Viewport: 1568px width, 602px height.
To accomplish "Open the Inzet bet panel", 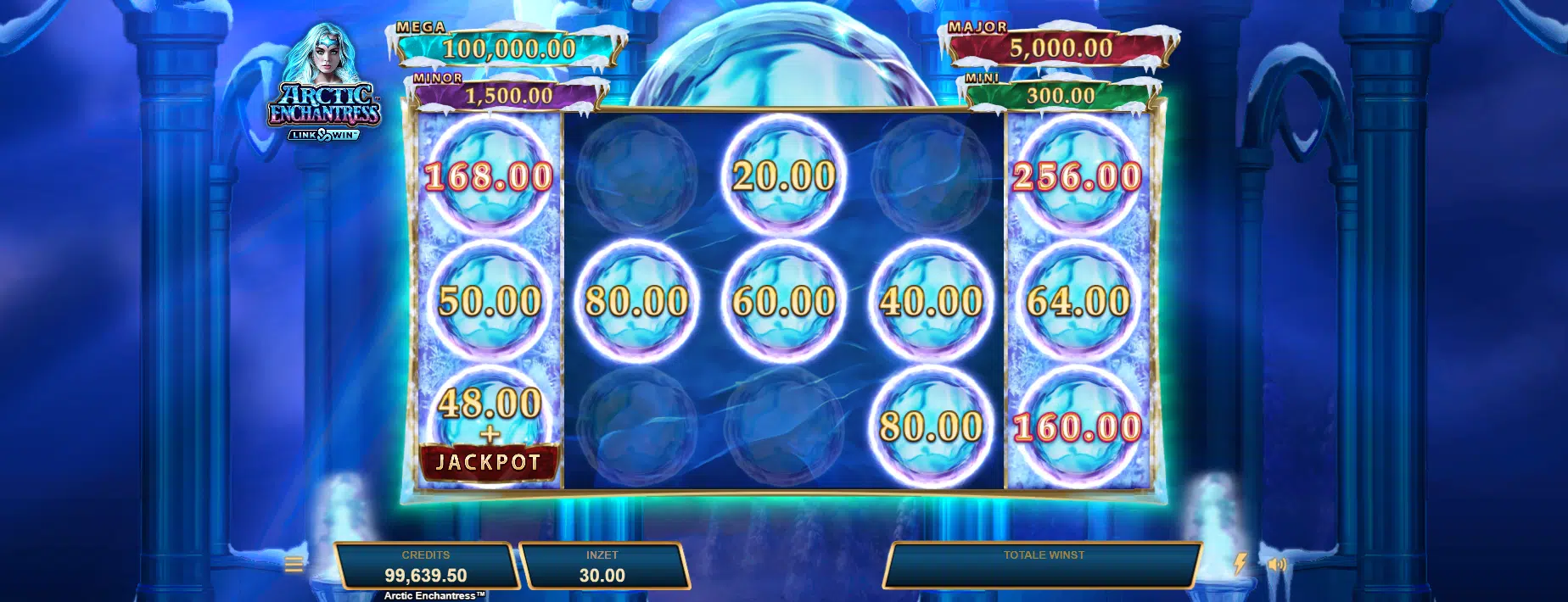I will (602, 566).
